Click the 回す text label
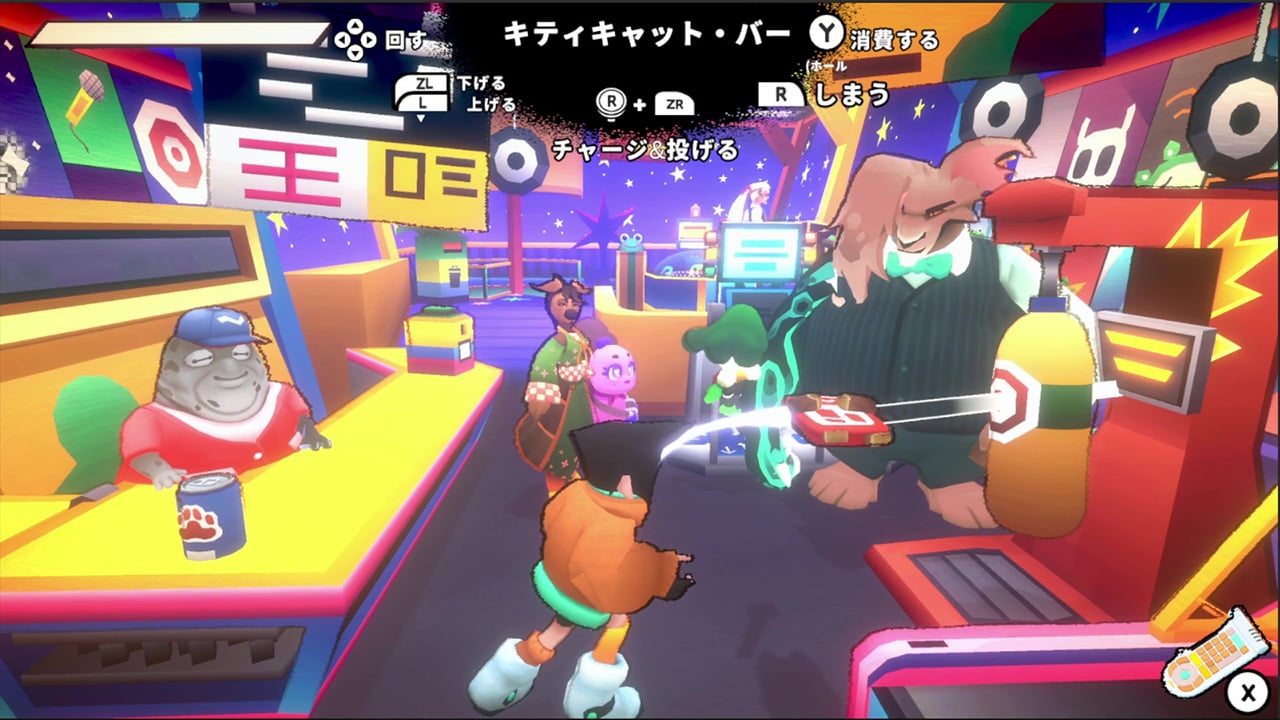Viewport: 1280px width, 720px height. point(403,38)
